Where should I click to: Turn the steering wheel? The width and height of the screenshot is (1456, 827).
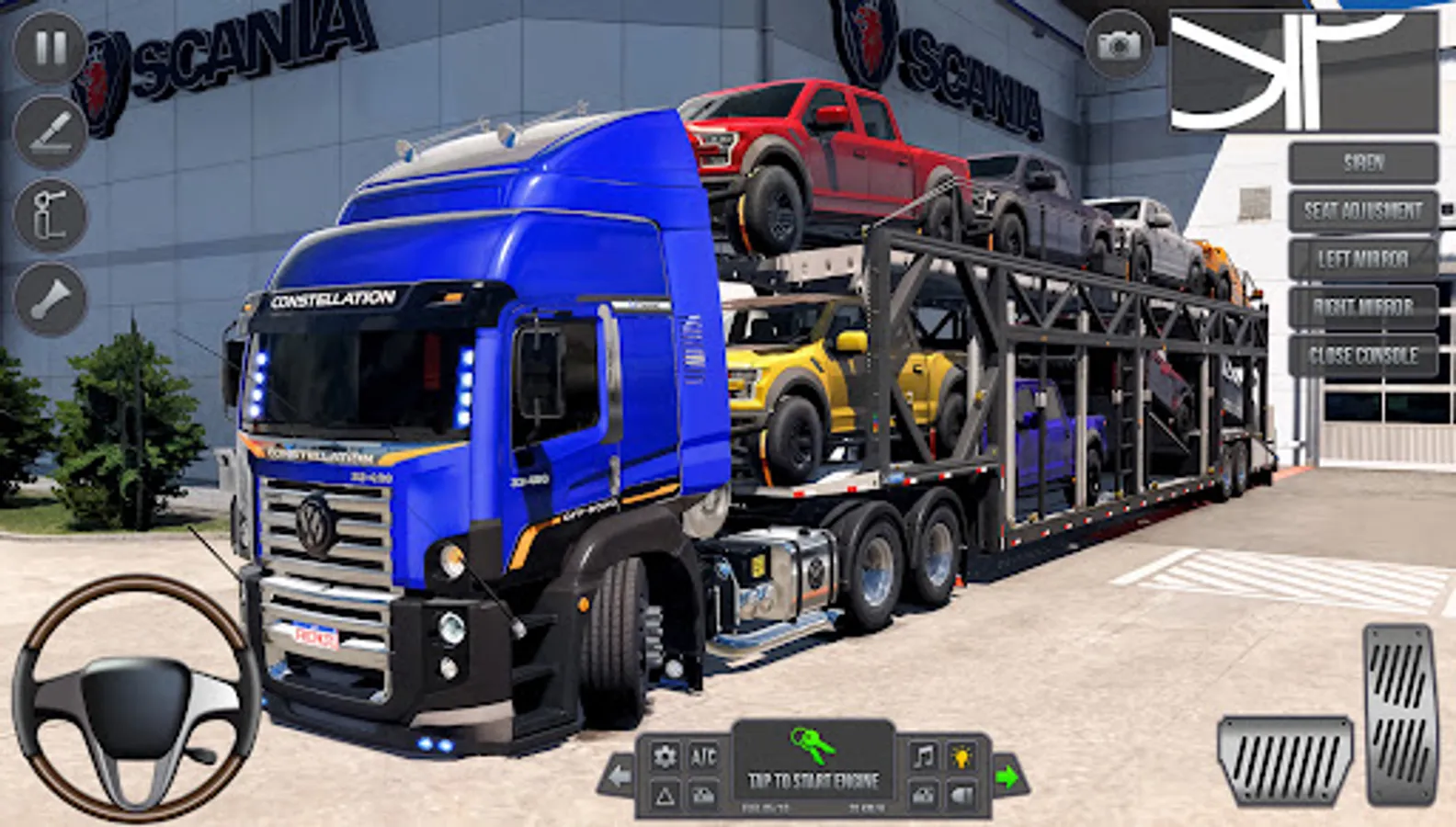pos(133,701)
